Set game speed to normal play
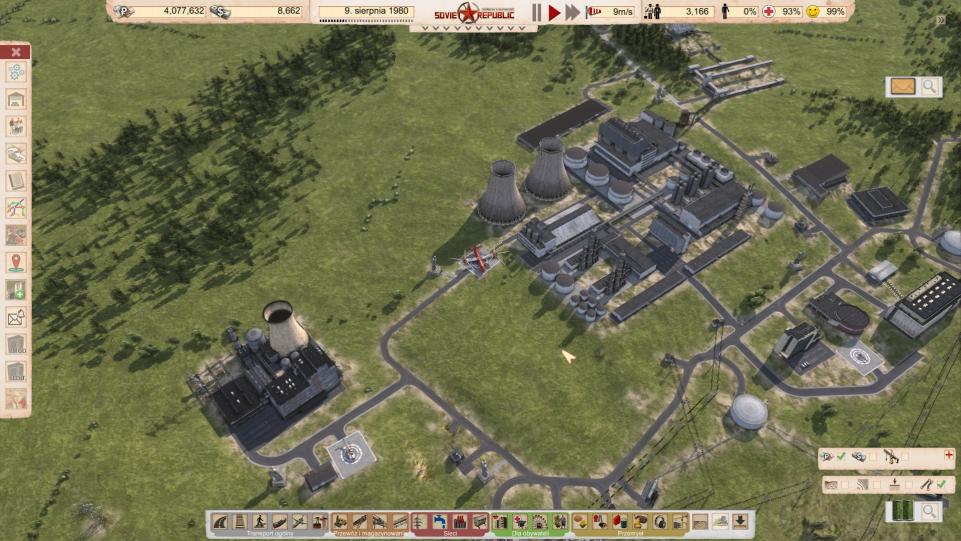The image size is (961, 541). tap(554, 12)
